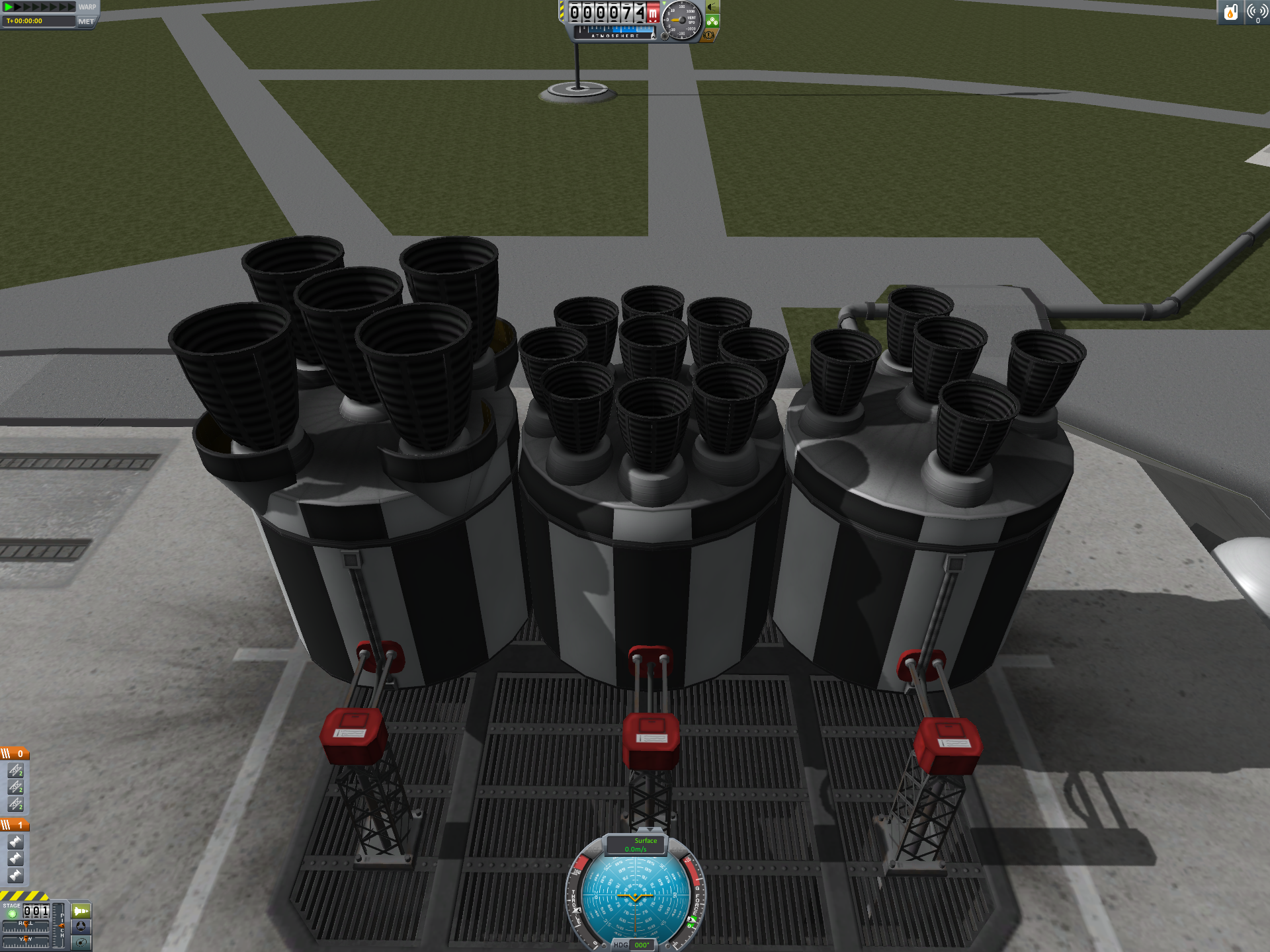Switch to staging mode rocket button
Screen dimensions: 1270x952
coord(81,911)
